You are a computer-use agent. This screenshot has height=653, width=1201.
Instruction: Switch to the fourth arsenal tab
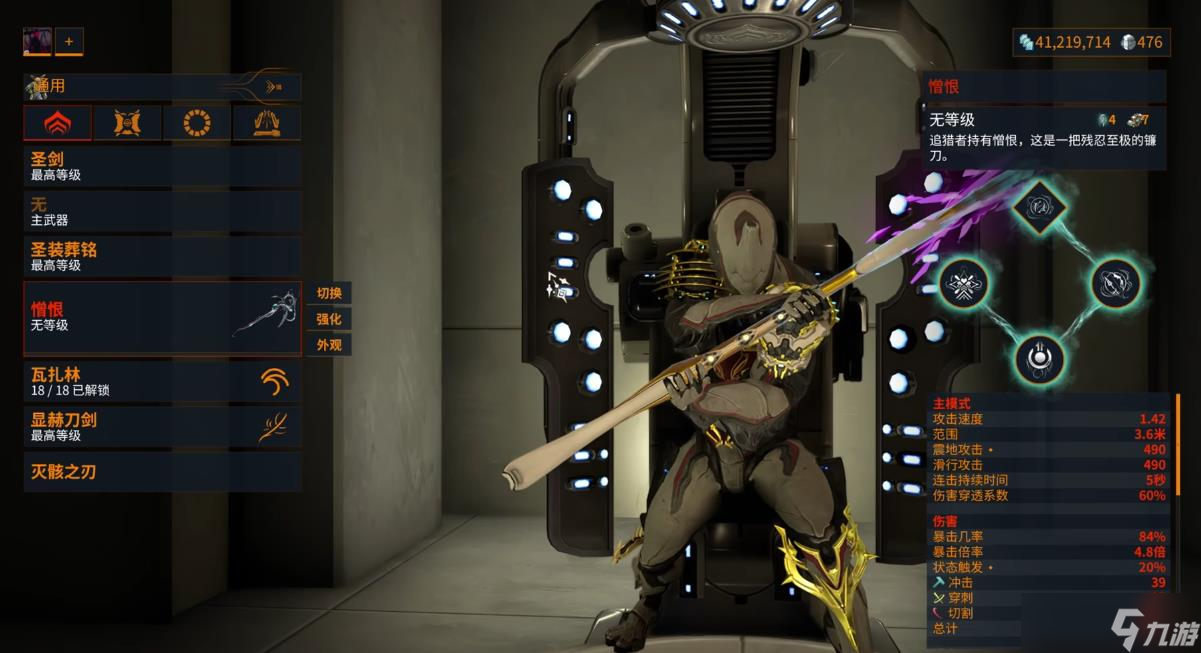tap(266, 123)
